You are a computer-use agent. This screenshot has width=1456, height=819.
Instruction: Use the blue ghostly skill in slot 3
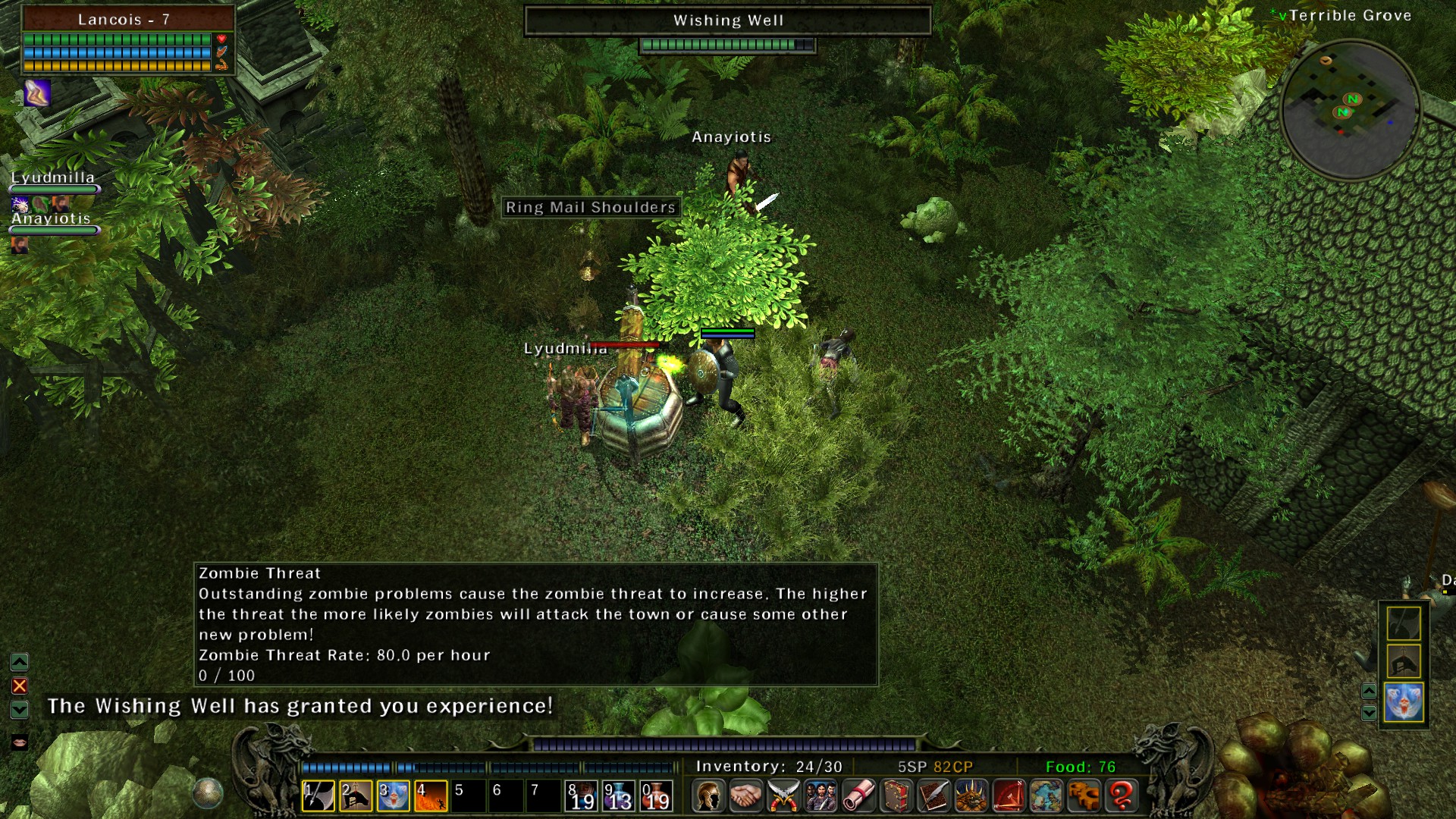pyautogui.click(x=394, y=796)
